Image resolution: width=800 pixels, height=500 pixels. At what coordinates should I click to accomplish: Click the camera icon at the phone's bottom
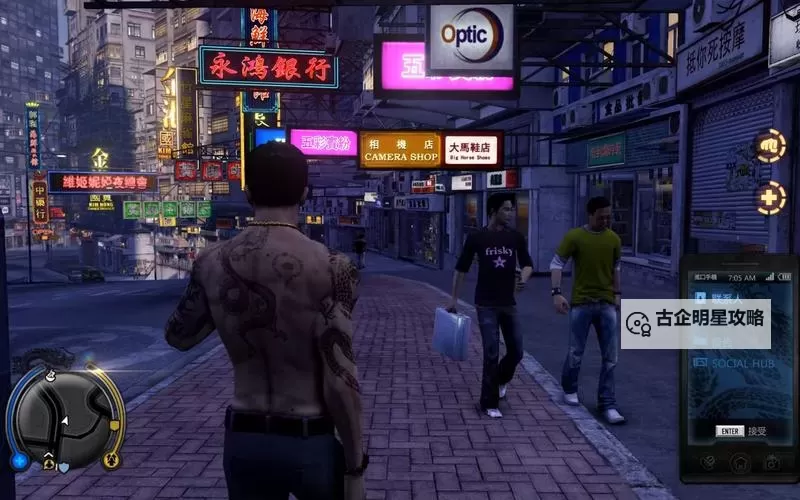tap(771, 462)
